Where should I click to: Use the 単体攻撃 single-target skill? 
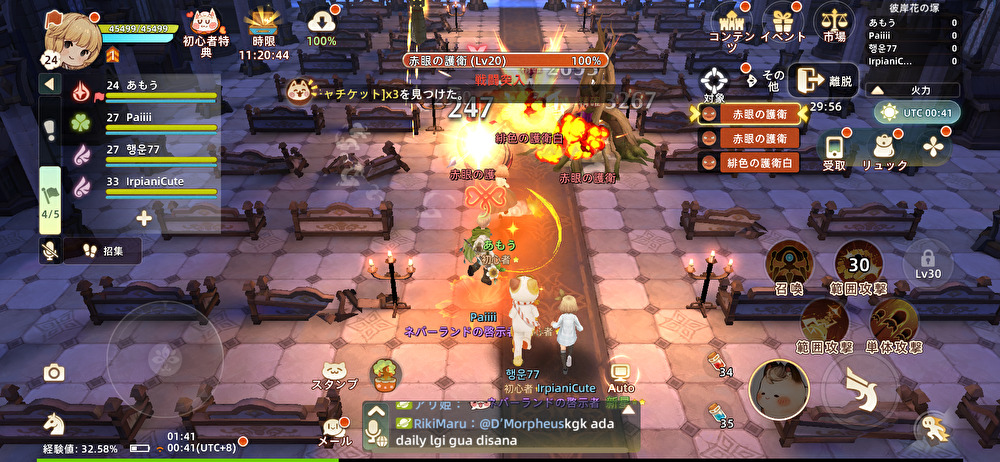point(894,324)
